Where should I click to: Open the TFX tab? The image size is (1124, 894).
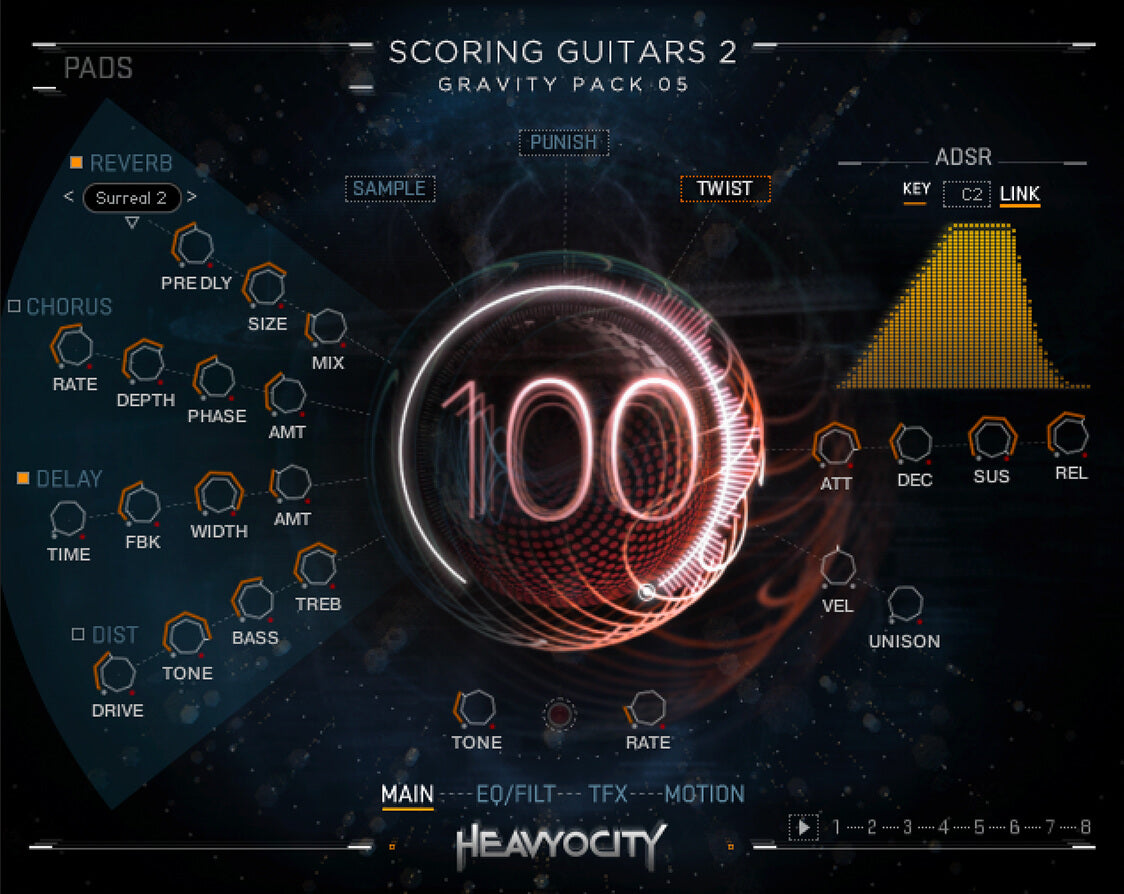point(608,794)
